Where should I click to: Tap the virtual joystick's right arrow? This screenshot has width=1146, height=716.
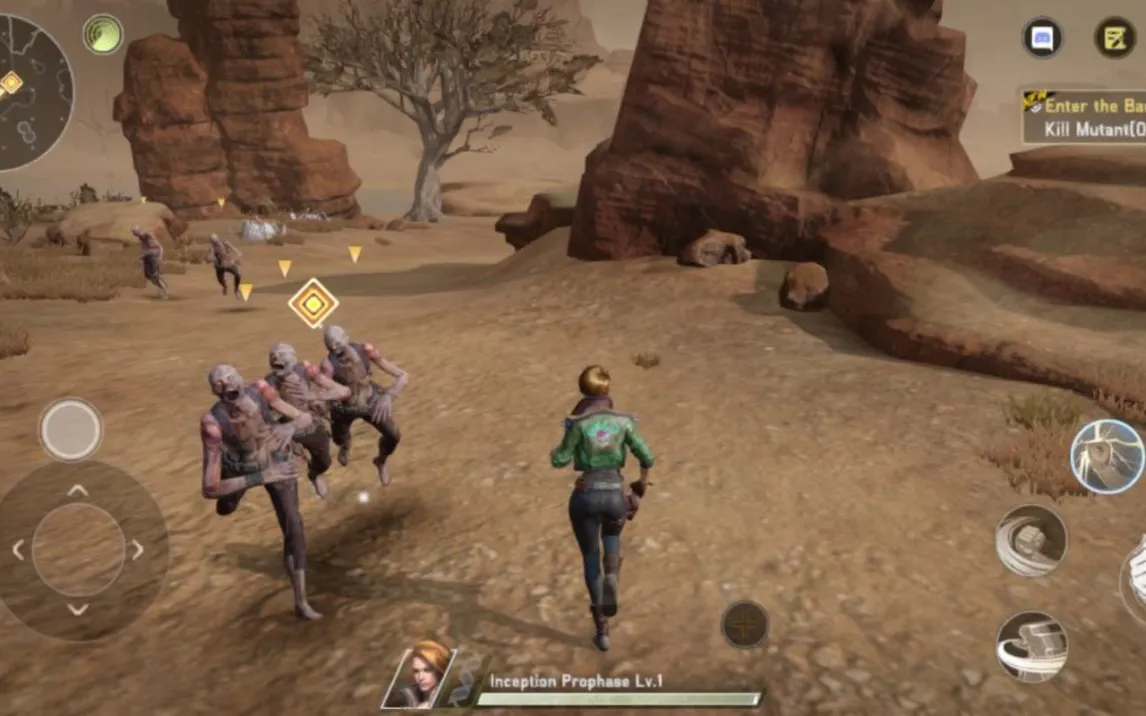137,550
